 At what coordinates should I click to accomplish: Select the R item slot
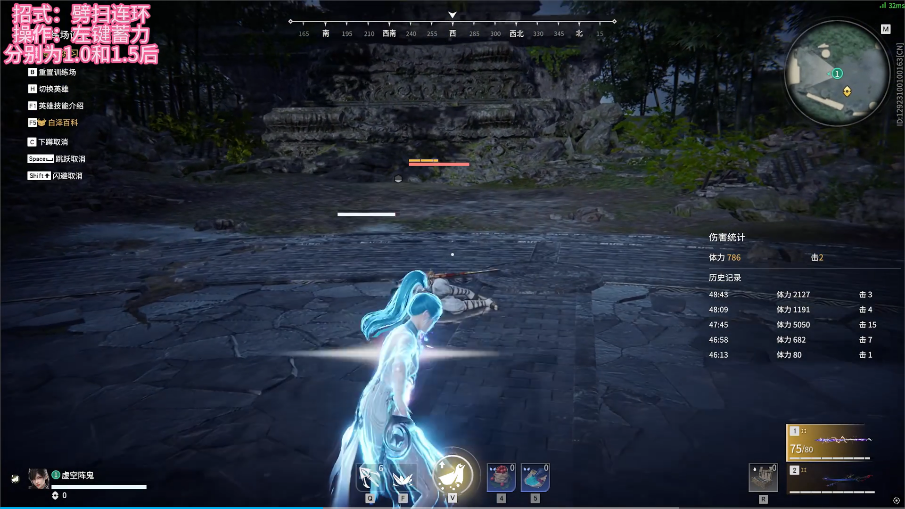763,477
